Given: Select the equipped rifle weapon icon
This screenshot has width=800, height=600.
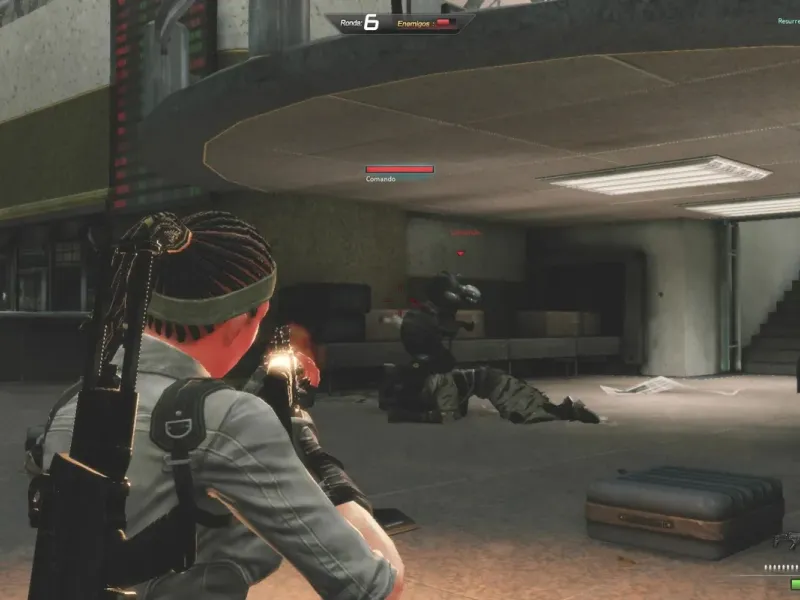Looking at the screenshot, I should [x=787, y=541].
